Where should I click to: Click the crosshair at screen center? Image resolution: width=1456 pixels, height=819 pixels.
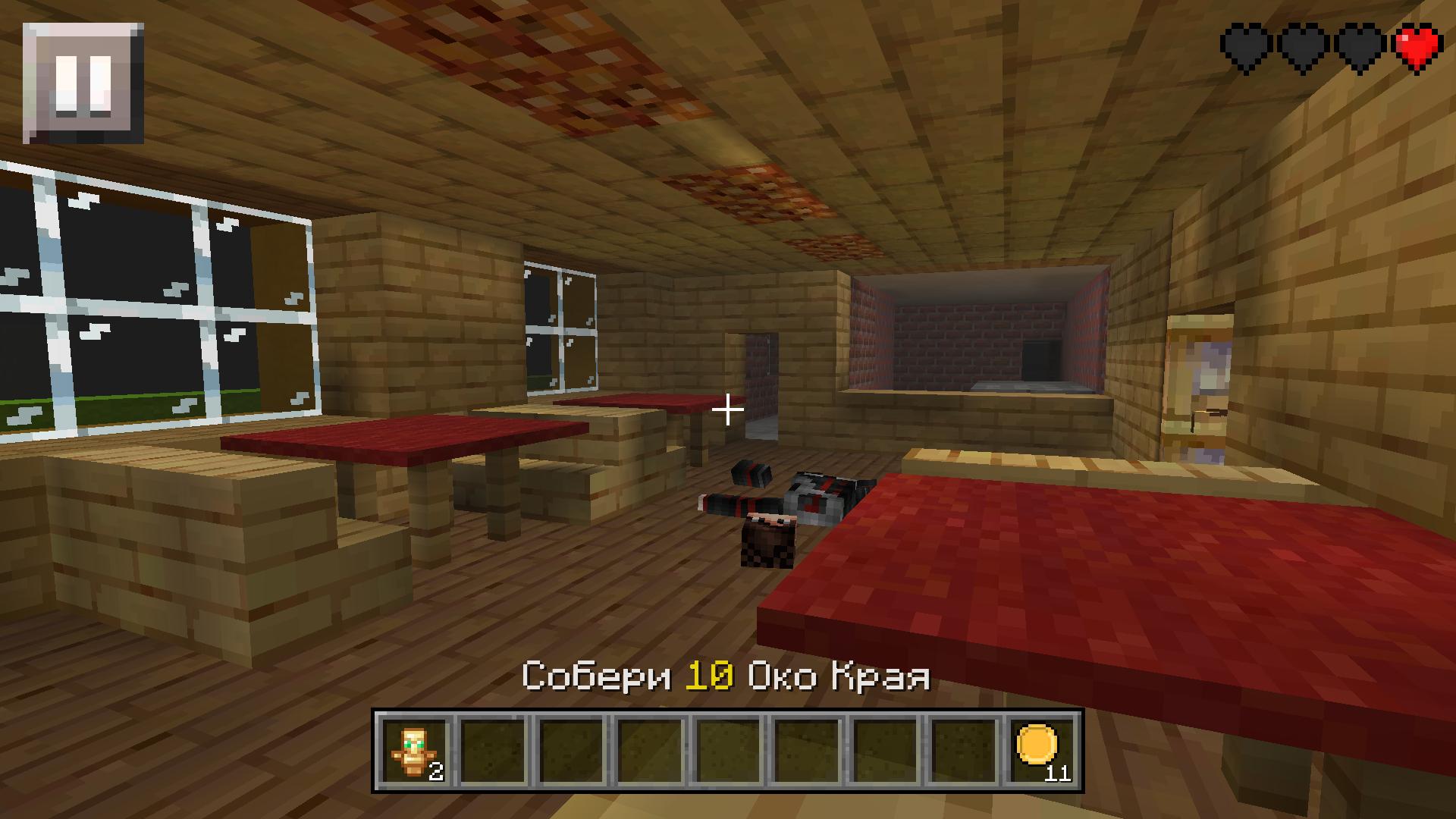[x=728, y=409]
